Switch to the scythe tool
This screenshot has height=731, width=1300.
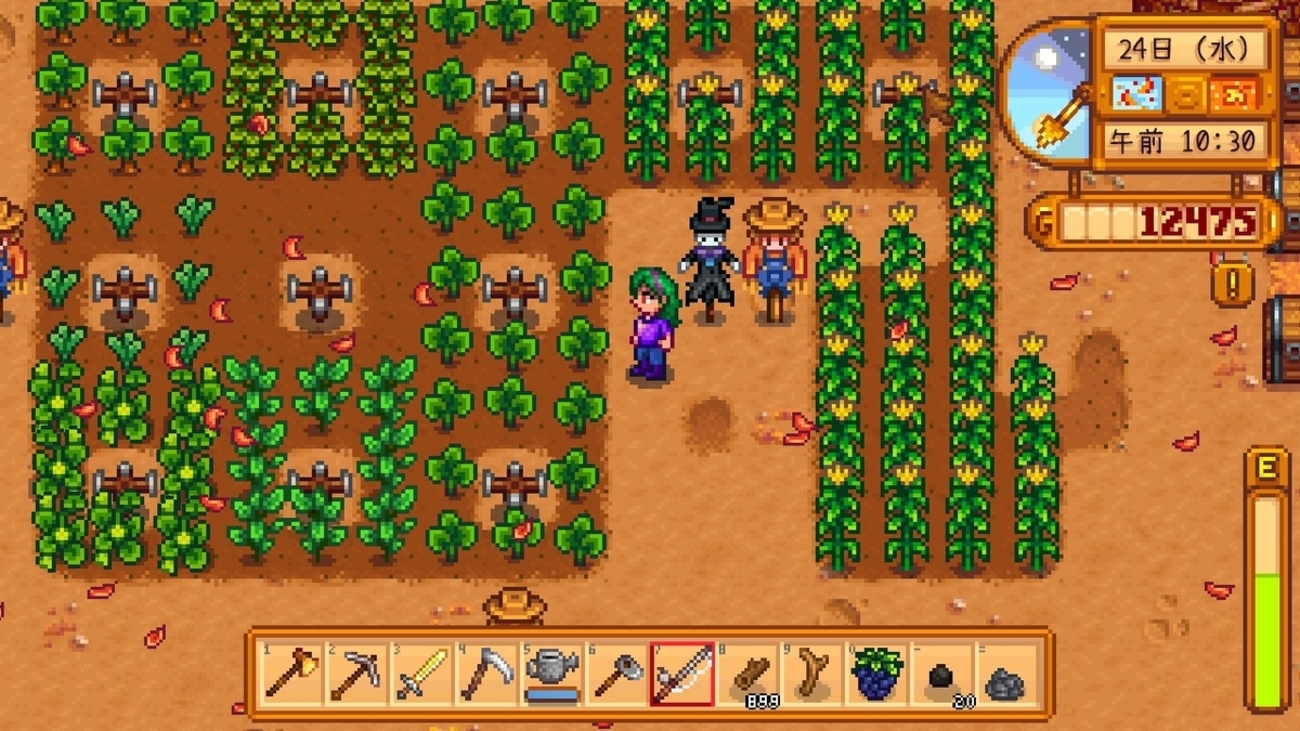pos(486,674)
